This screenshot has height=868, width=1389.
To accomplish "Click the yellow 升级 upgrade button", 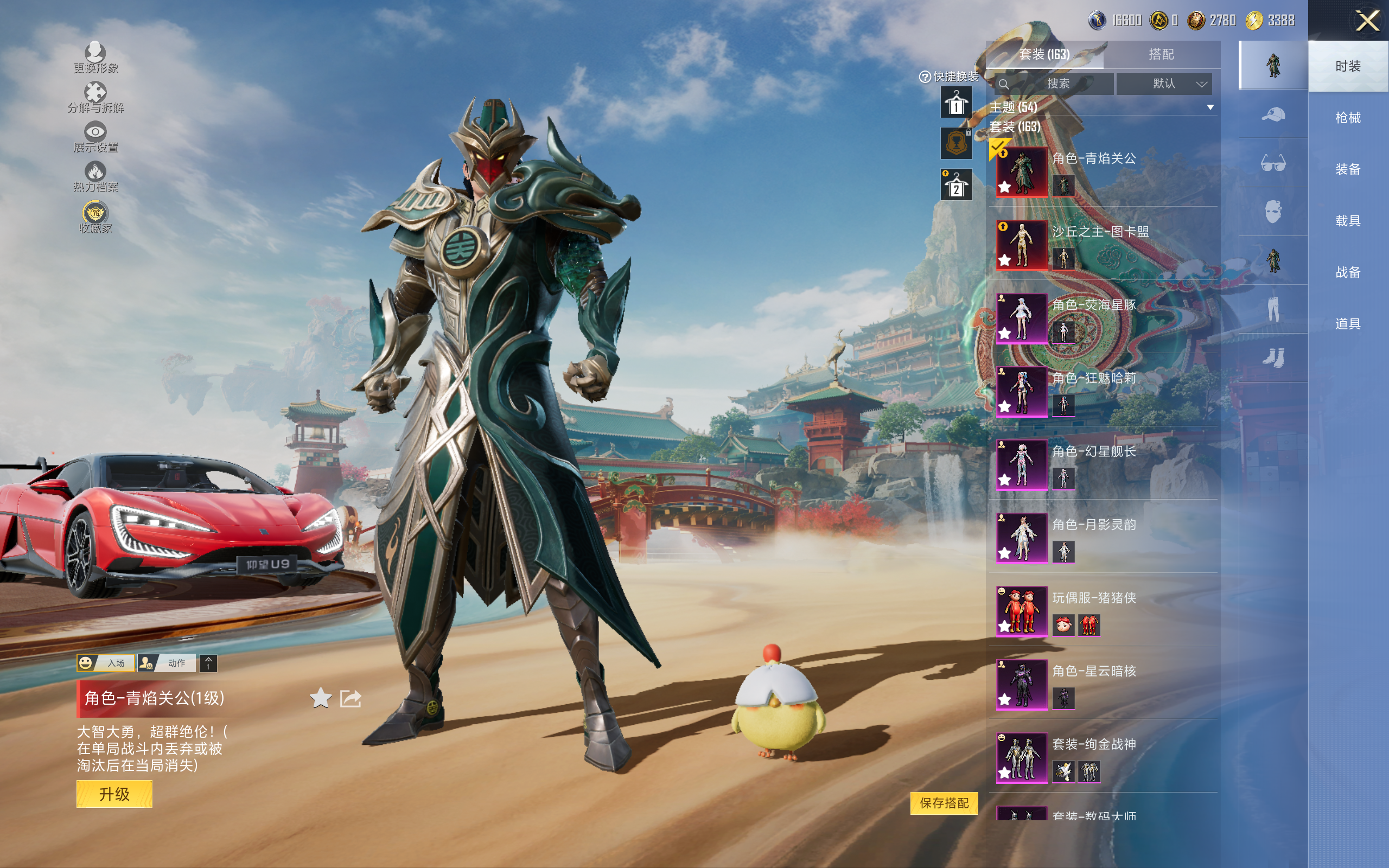I will click(114, 794).
